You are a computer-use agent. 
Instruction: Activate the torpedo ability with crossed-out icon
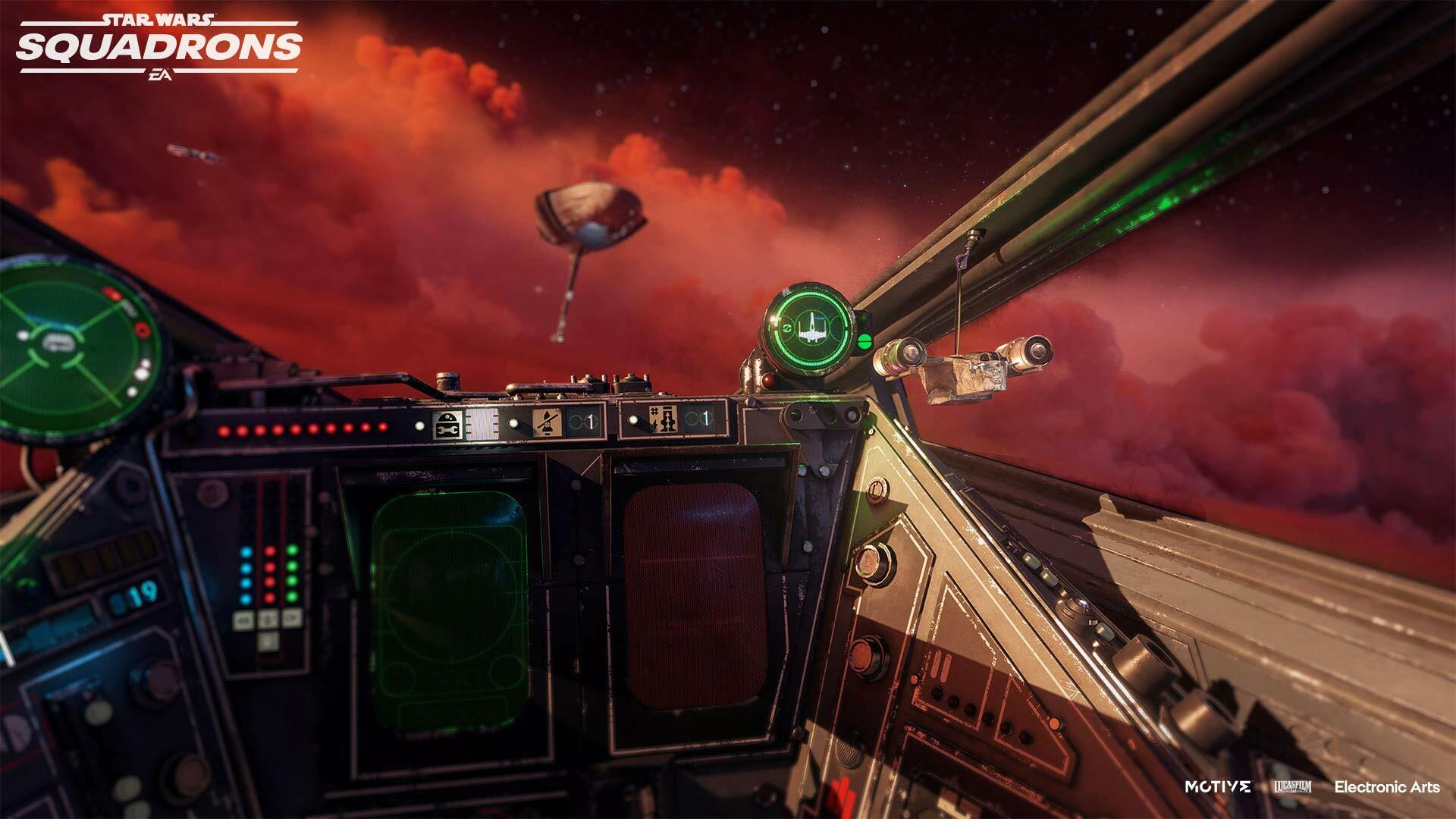pos(546,422)
